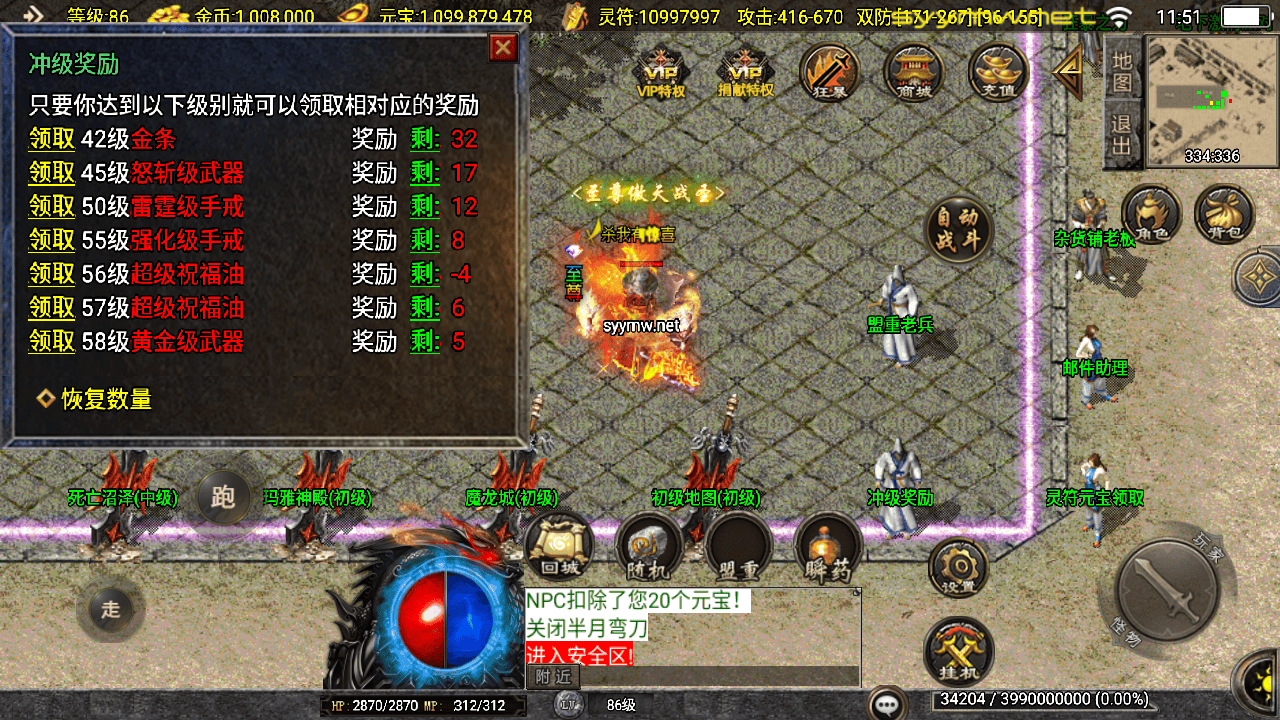
Task: Close the level reward panel
Action: 503,47
